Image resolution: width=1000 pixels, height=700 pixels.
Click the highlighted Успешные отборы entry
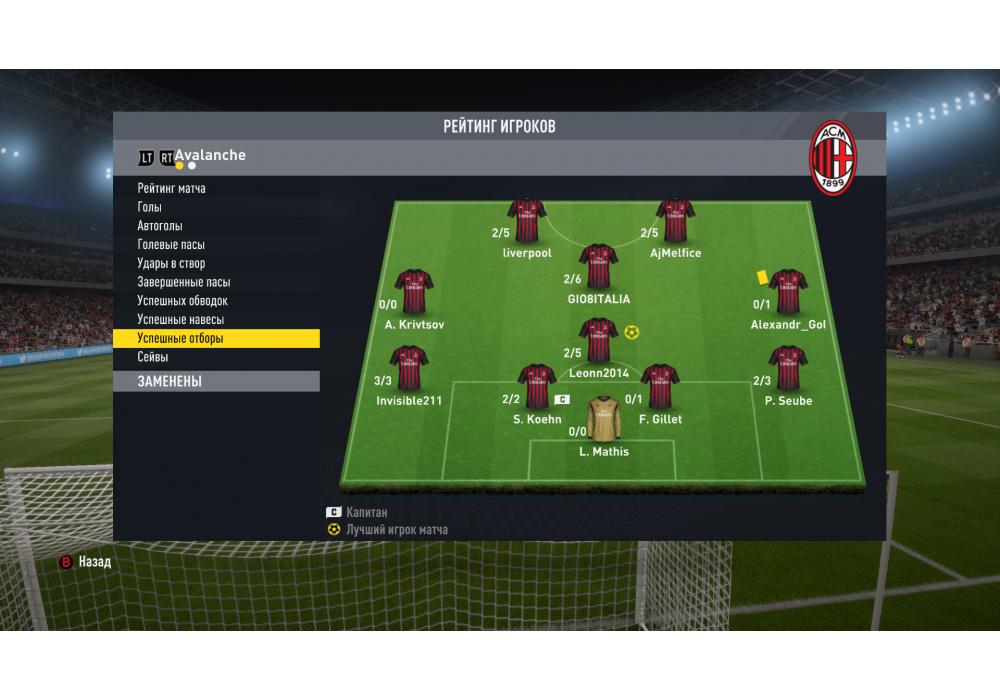pyautogui.click(x=180, y=339)
